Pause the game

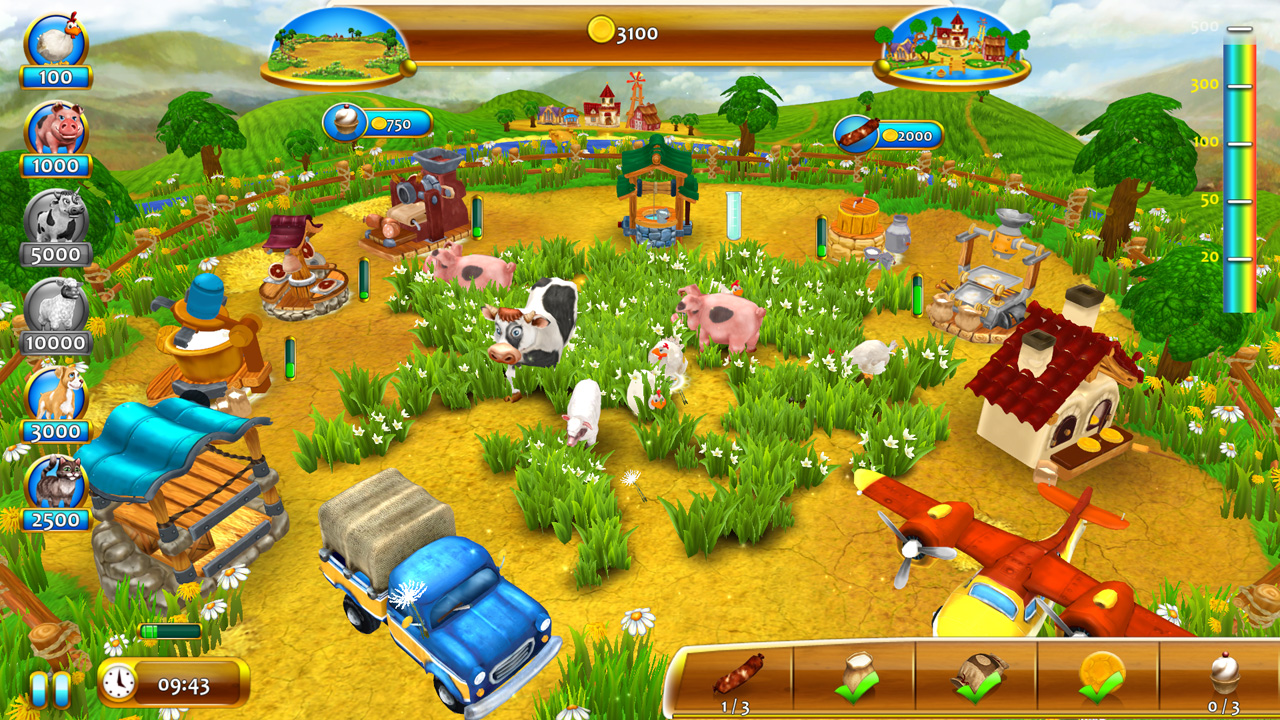pos(49,689)
